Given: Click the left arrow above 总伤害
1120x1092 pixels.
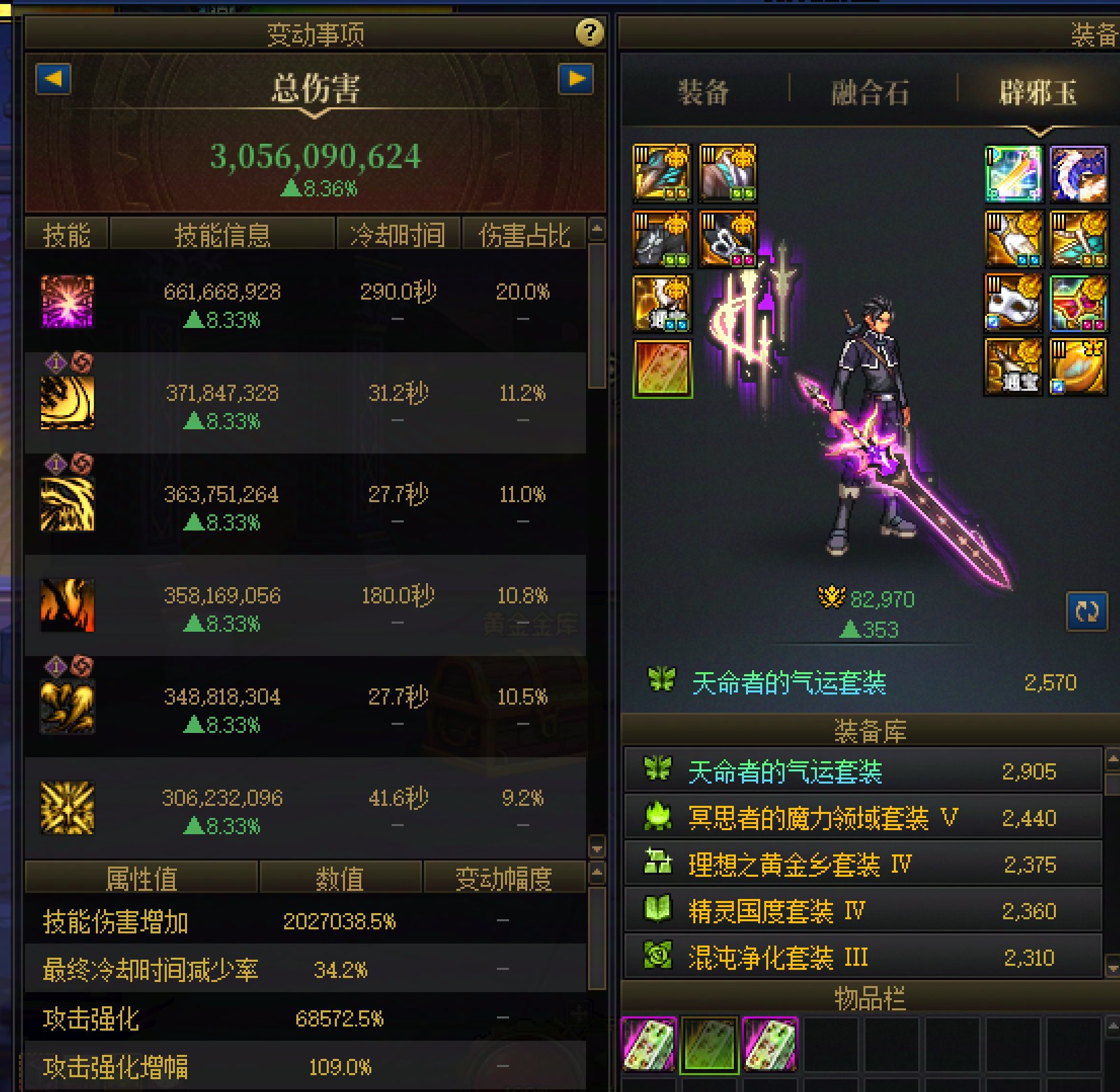Looking at the screenshot, I should [53, 80].
